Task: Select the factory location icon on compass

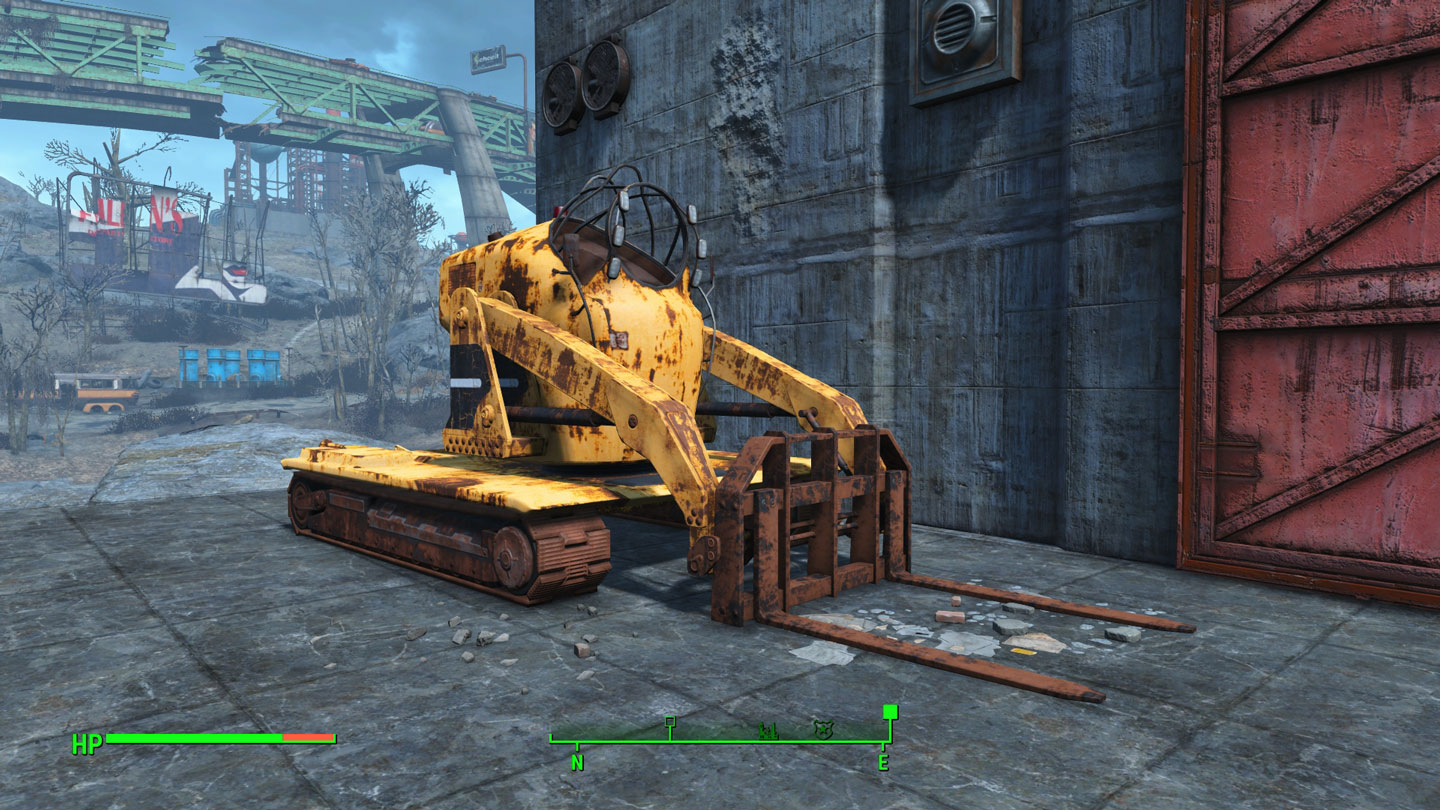Action: (767, 731)
